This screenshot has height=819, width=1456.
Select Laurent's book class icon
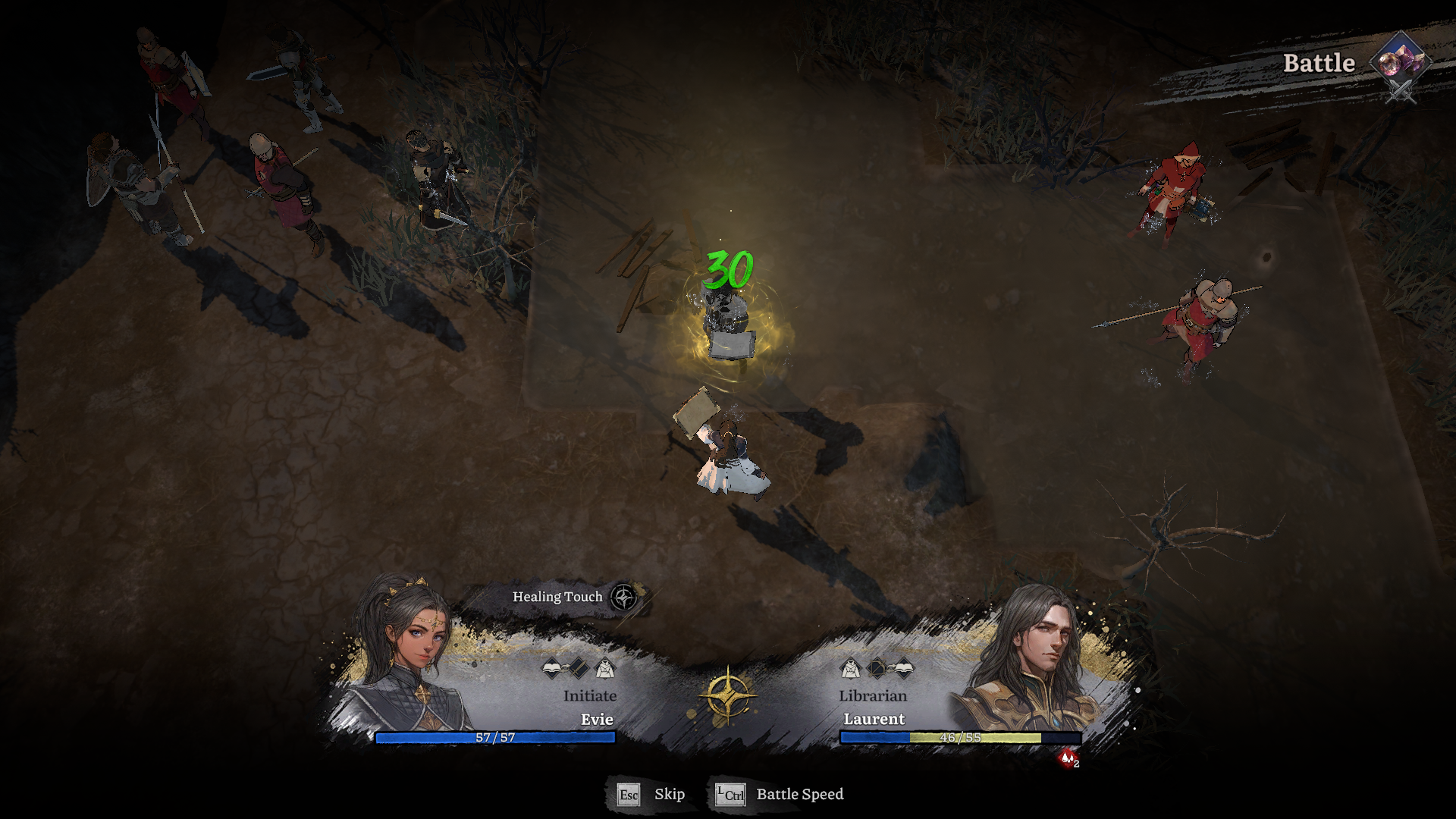[x=904, y=668]
